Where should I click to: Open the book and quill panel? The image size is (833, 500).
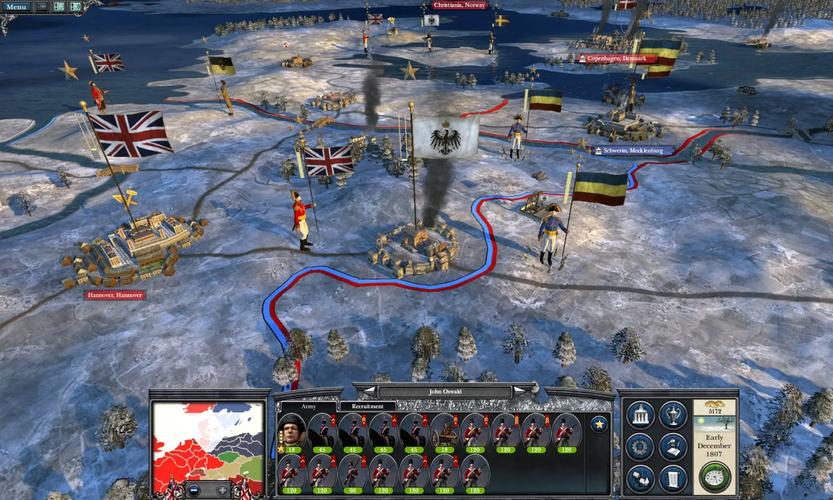(673, 445)
